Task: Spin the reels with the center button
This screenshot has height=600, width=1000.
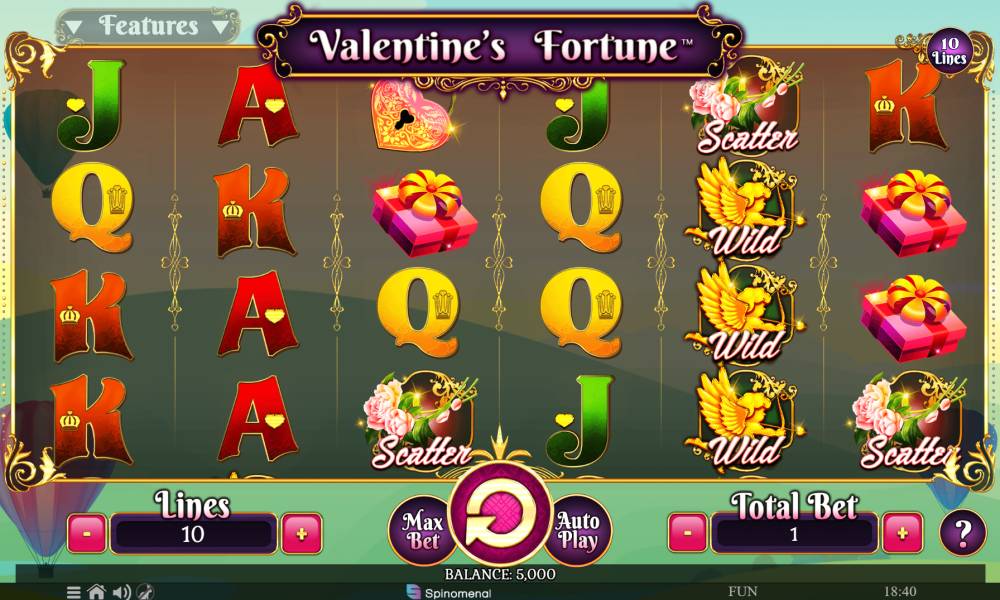Action: (499, 519)
